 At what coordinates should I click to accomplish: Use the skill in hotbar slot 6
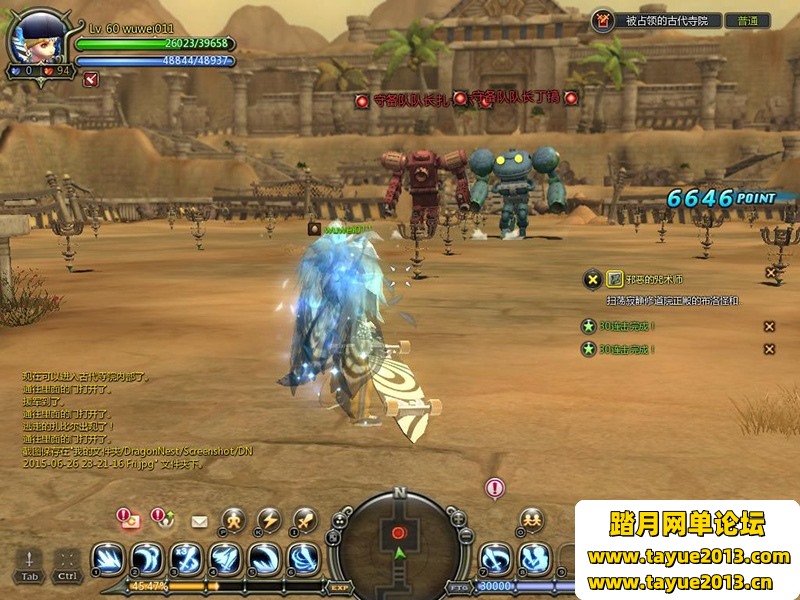303,558
